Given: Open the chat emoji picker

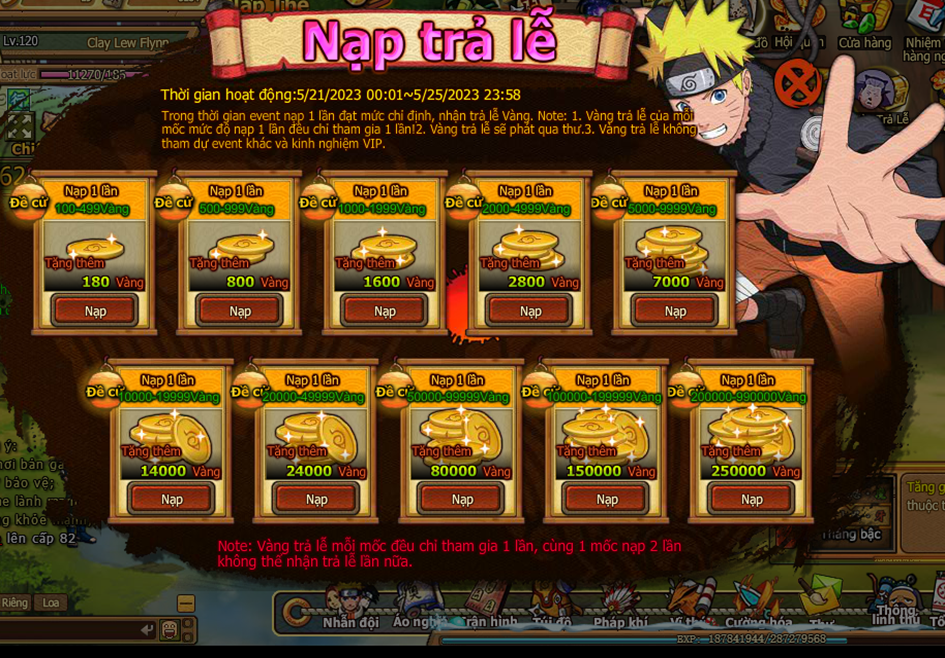Looking at the screenshot, I should point(170,630).
